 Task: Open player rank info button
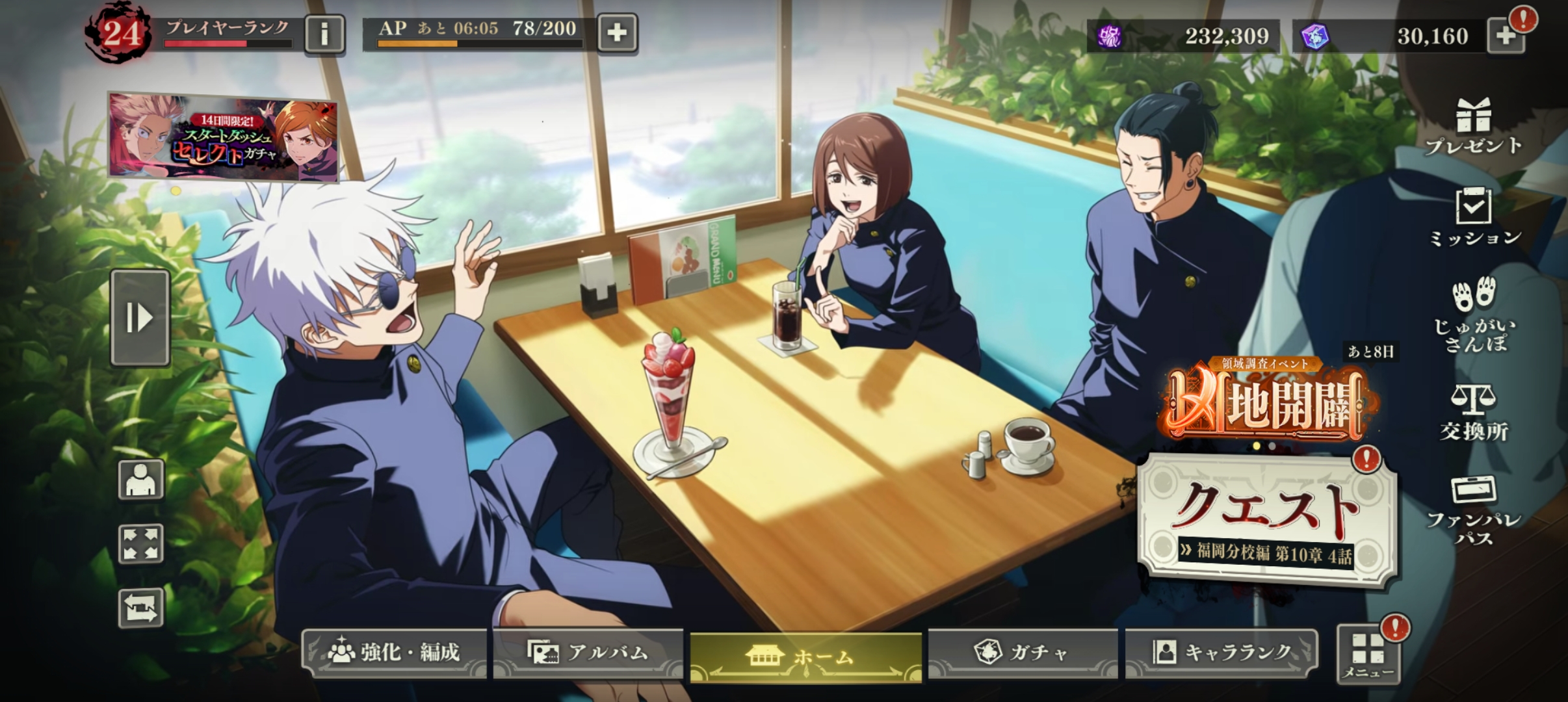coord(324,34)
